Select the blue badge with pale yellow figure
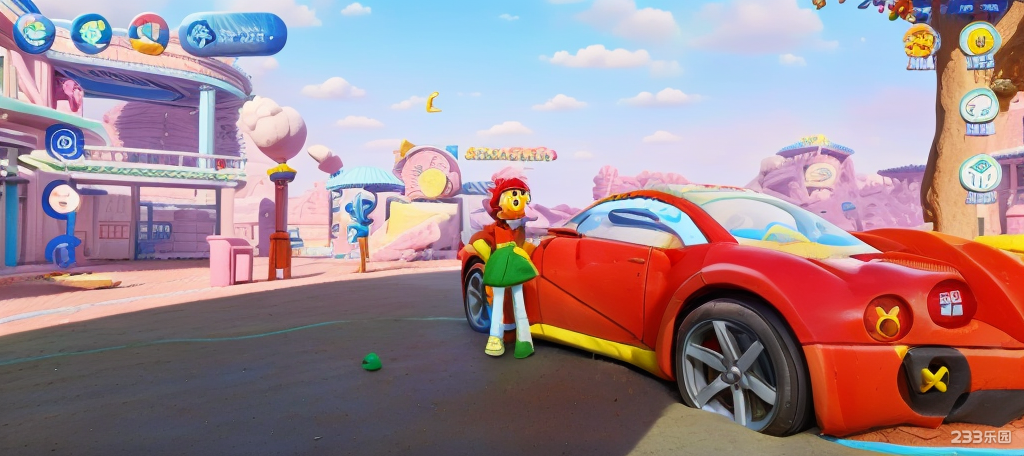Viewport: 1024px width, 456px height. [92, 33]
